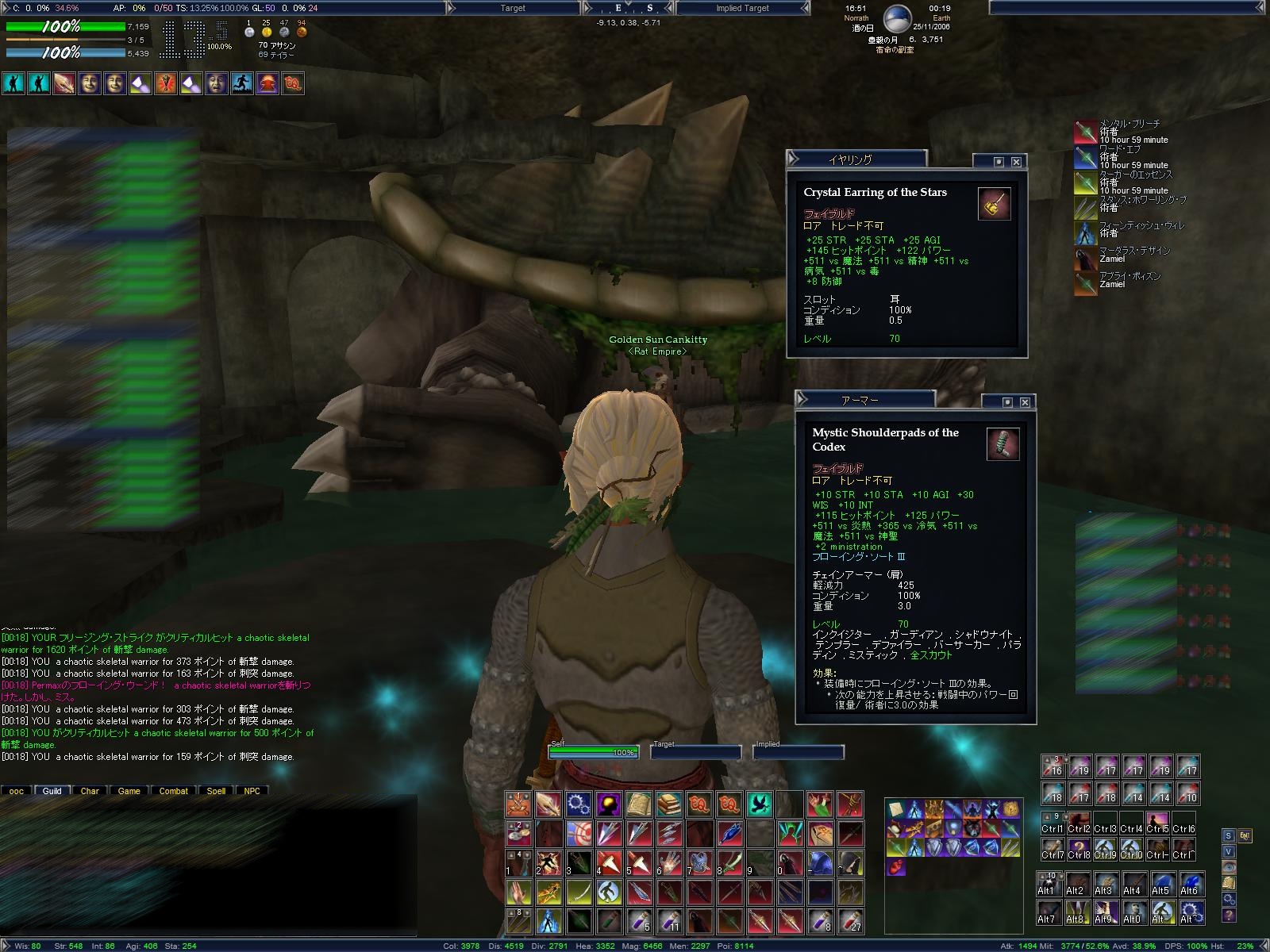The image size is (1270, 952).
Task: Click Golden Sun Cankitty of Rat Empire
Action: (x=657, y=340)
